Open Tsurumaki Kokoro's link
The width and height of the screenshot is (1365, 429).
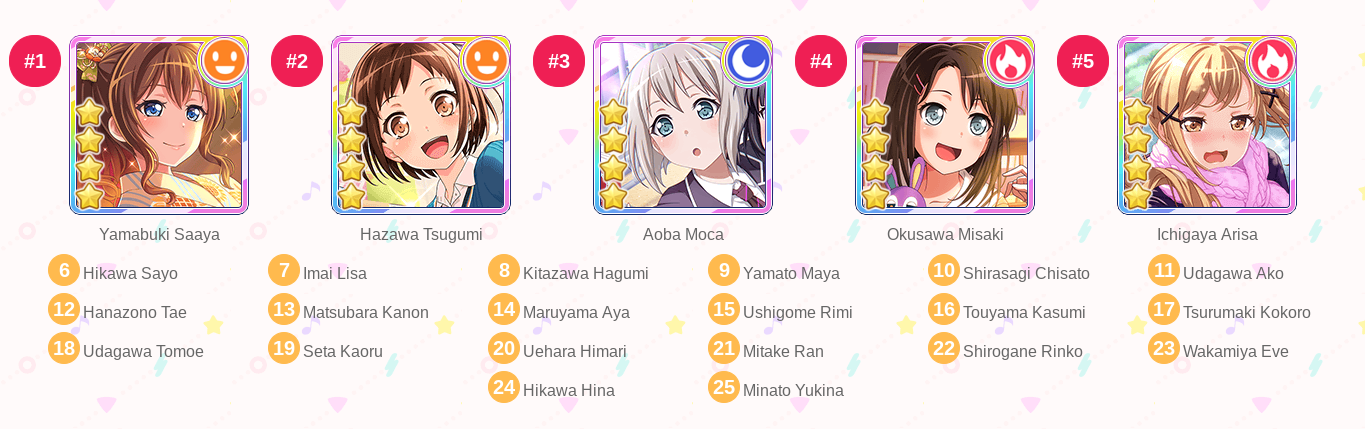(x=1246, y=312)
